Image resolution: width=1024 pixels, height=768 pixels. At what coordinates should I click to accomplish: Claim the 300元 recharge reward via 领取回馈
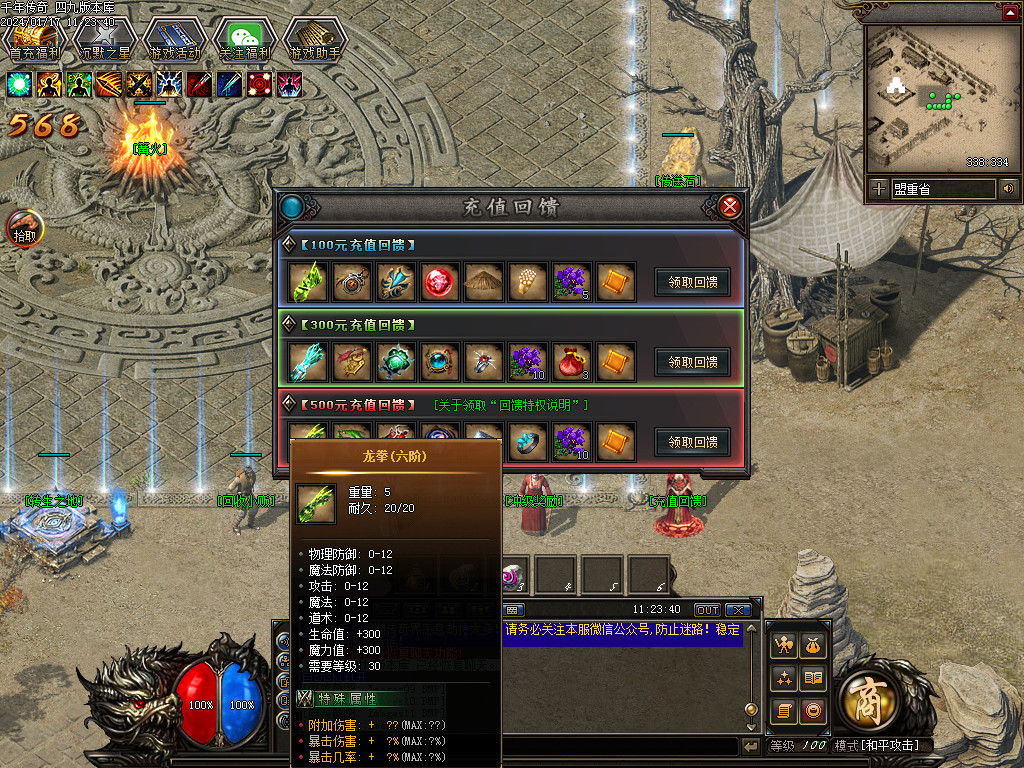(692, 362)
